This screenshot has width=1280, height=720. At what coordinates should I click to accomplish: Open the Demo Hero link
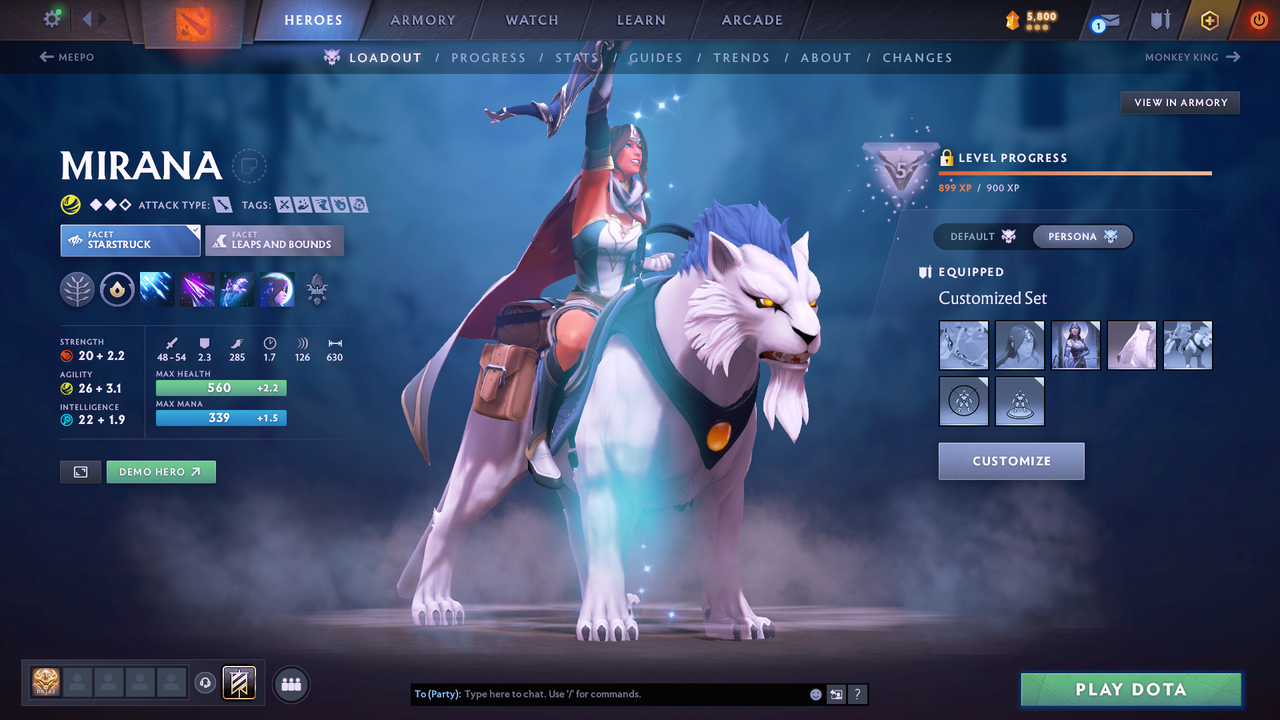coord(160,471)
